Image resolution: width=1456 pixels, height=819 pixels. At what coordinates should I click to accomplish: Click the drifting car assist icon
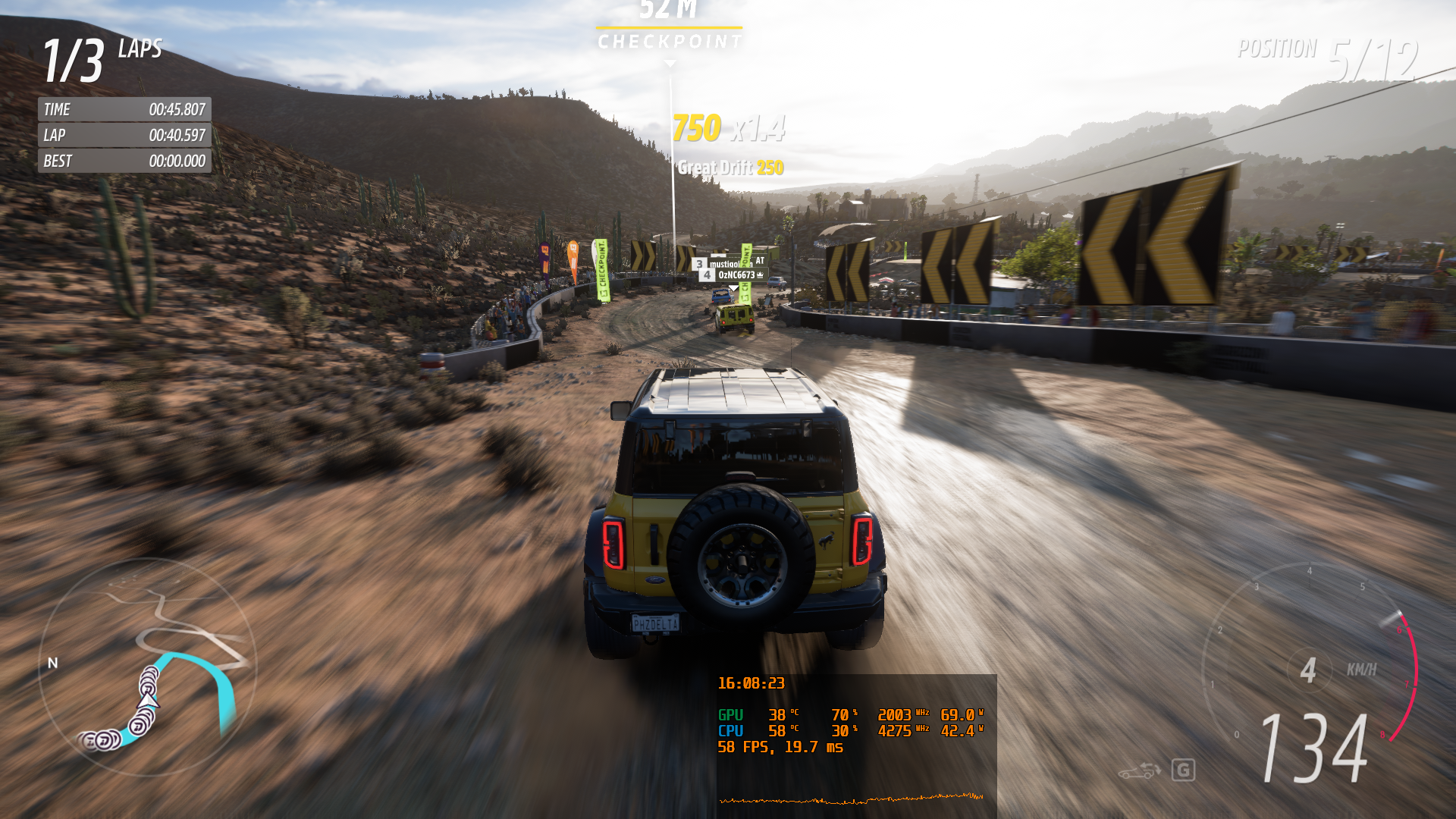[1139, 771]
